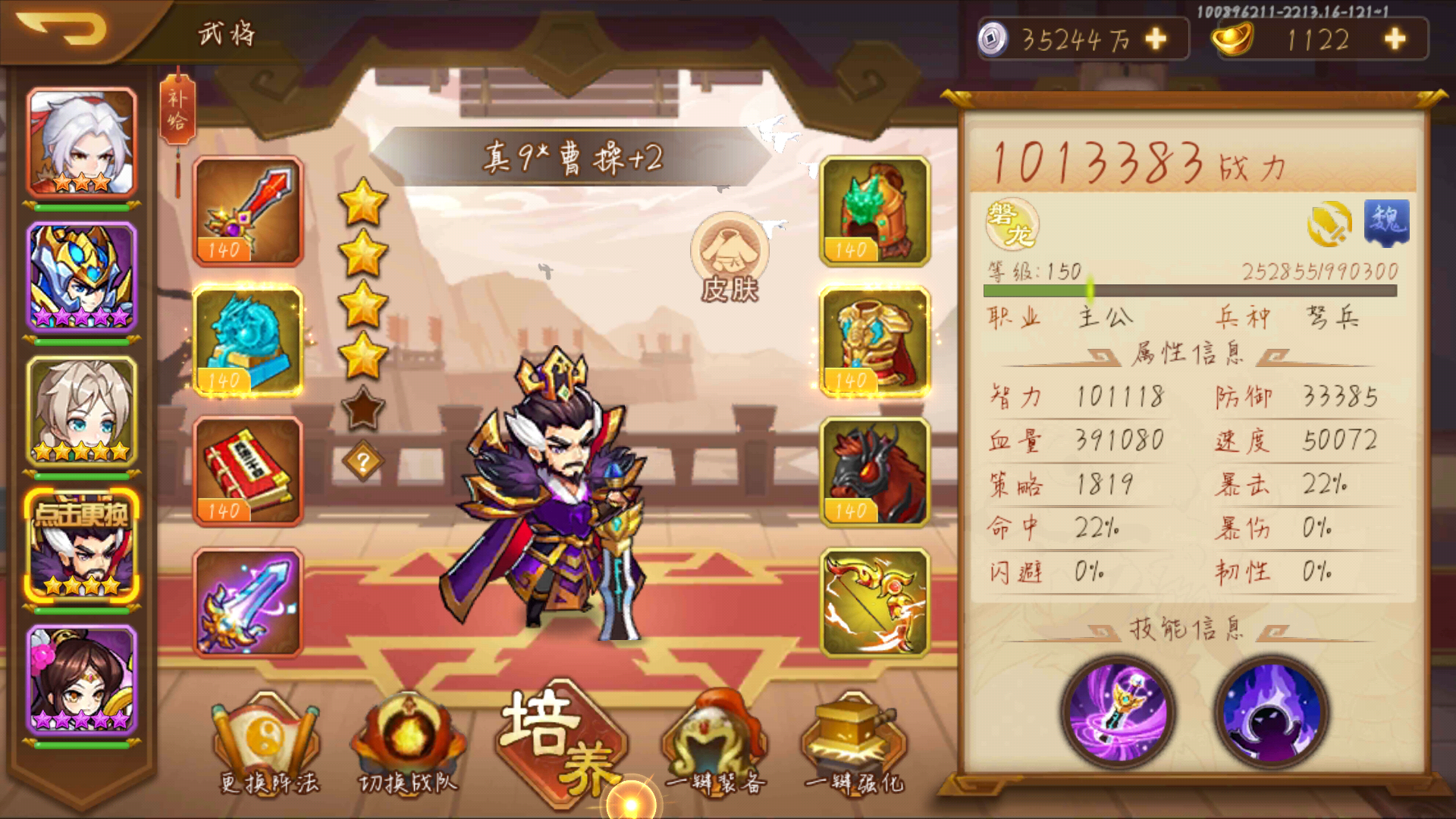Click the level 150 experience progress bar

[x=1191, y=289]
